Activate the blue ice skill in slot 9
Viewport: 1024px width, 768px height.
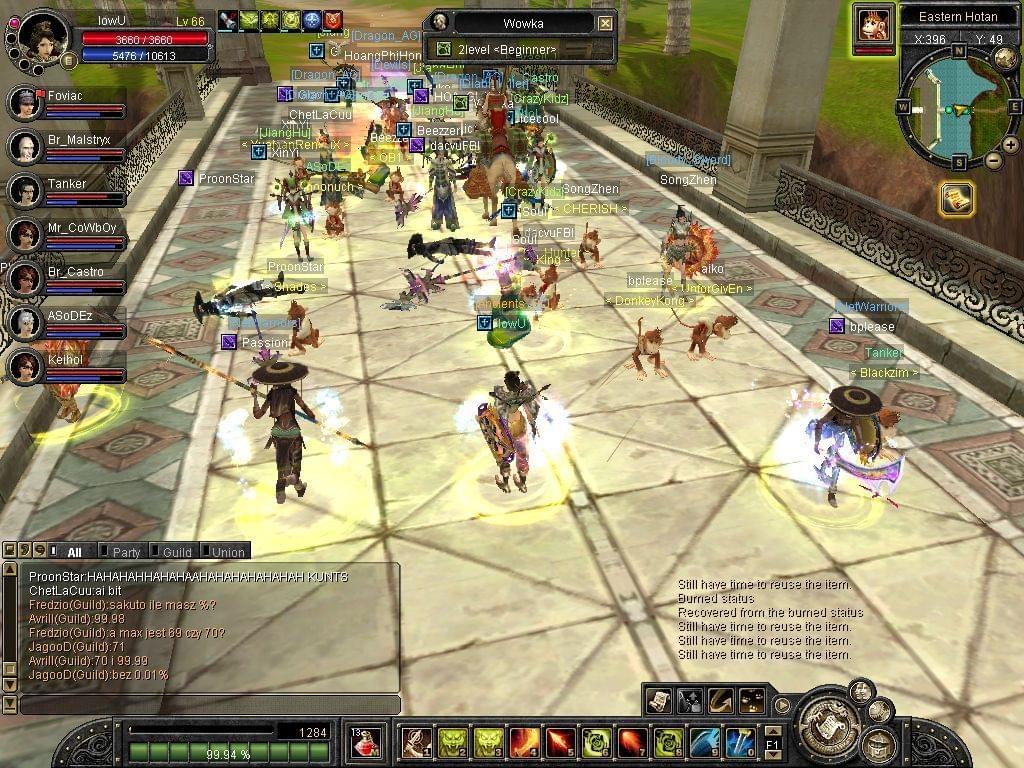pyautogui.click(x=704, y=743)
